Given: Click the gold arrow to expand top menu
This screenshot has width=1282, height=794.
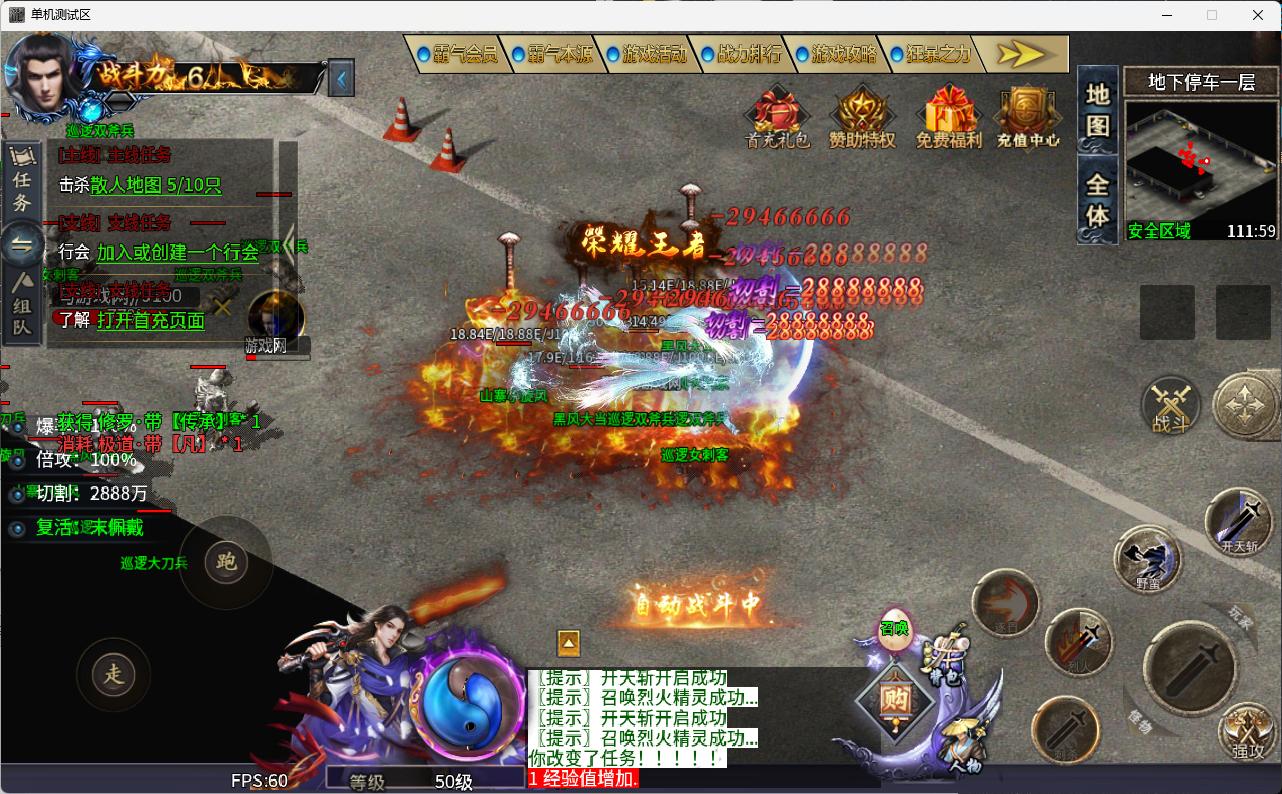Looking at the screenshot, I should coord(1021,54).
